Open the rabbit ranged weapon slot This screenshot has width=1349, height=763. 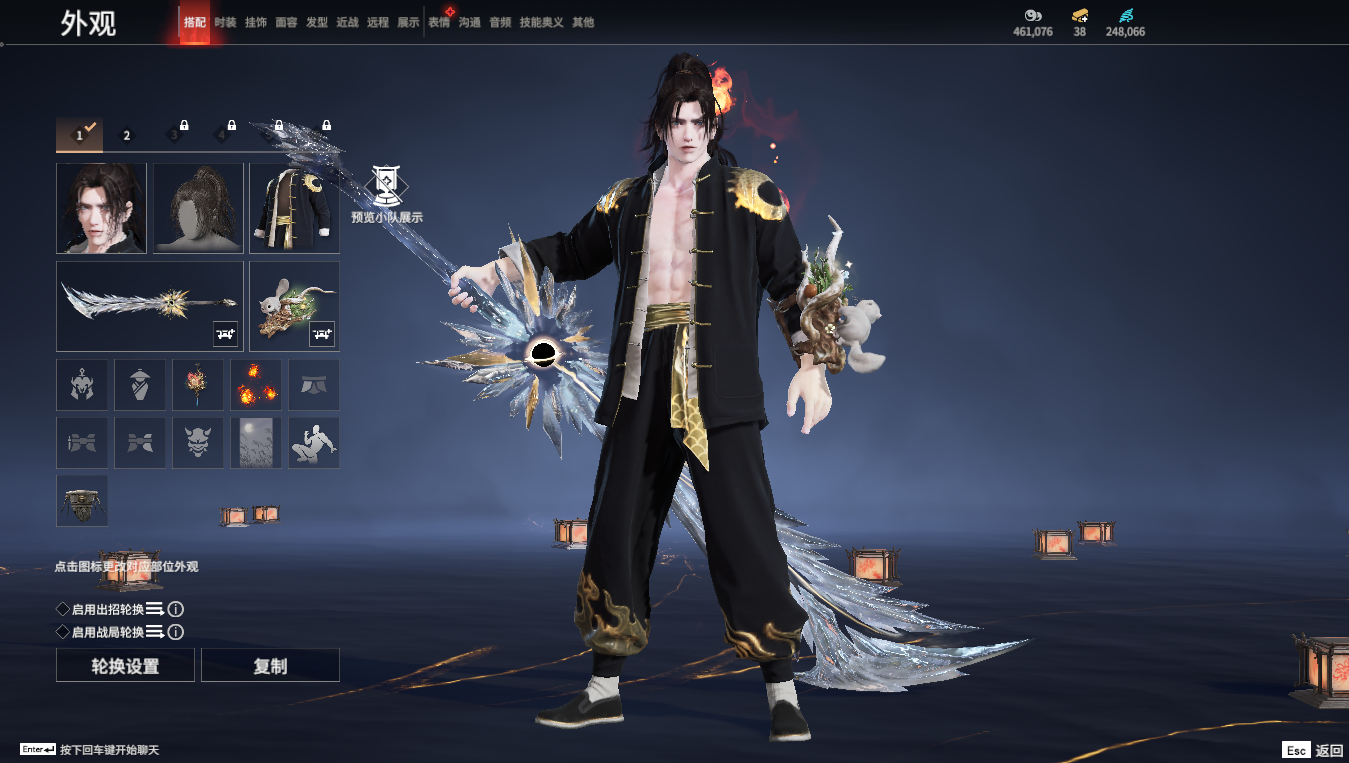point(294,306)
